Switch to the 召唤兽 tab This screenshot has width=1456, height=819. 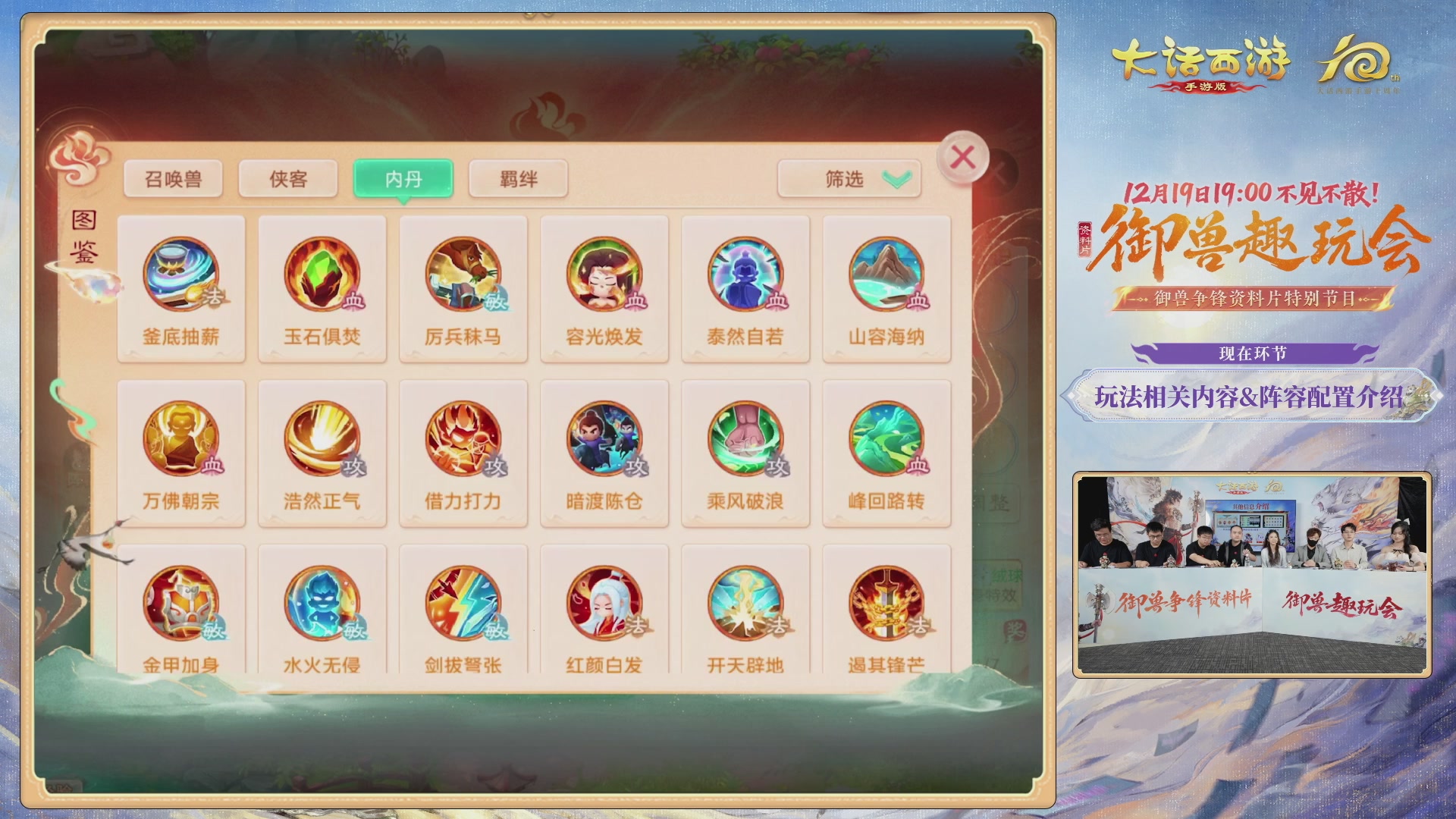(172, 177)
